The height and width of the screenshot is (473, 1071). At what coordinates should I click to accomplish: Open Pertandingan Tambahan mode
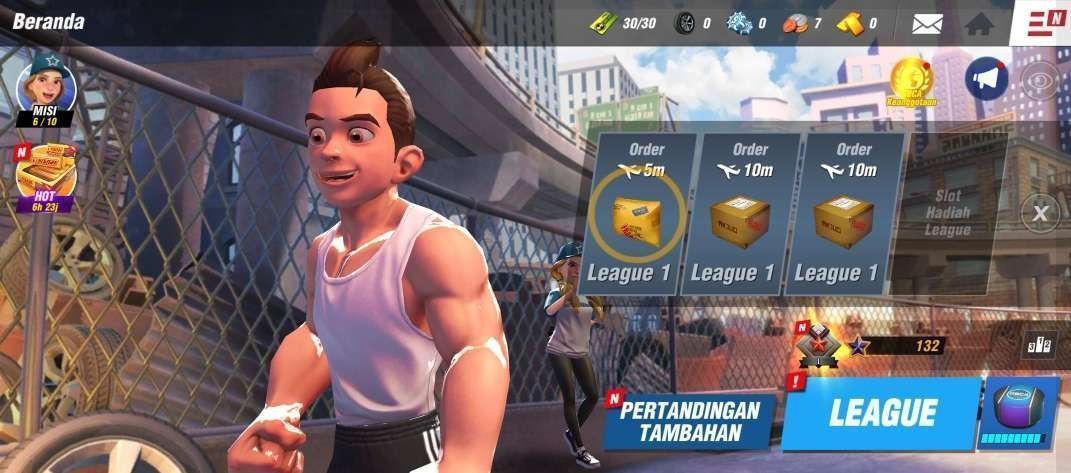(691, 421)
